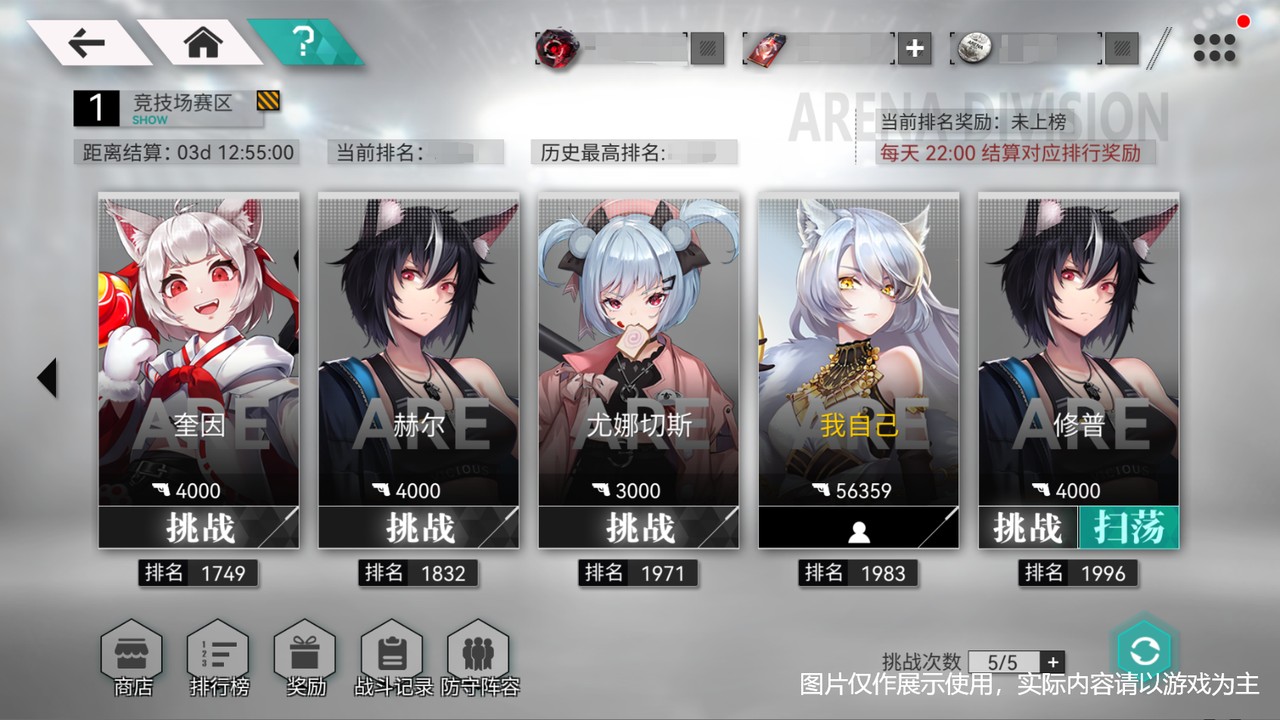The height and width of the screenshot is (720, 1280).
Task: Challenge the opponent 奎因
Action: click(197, 527)
